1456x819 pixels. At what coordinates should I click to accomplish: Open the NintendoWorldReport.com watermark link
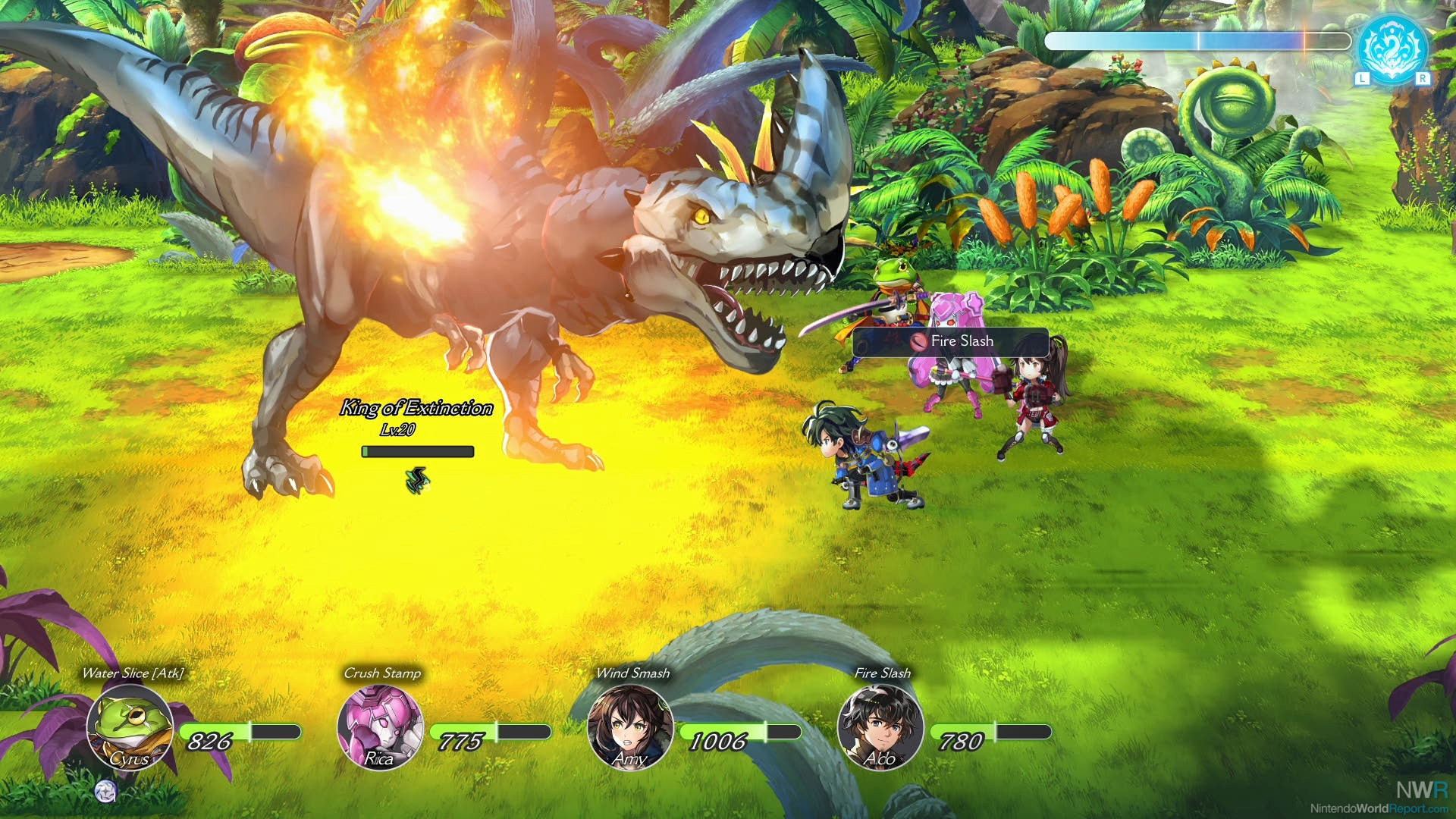pyautogui.click(x=1379, y=808)
